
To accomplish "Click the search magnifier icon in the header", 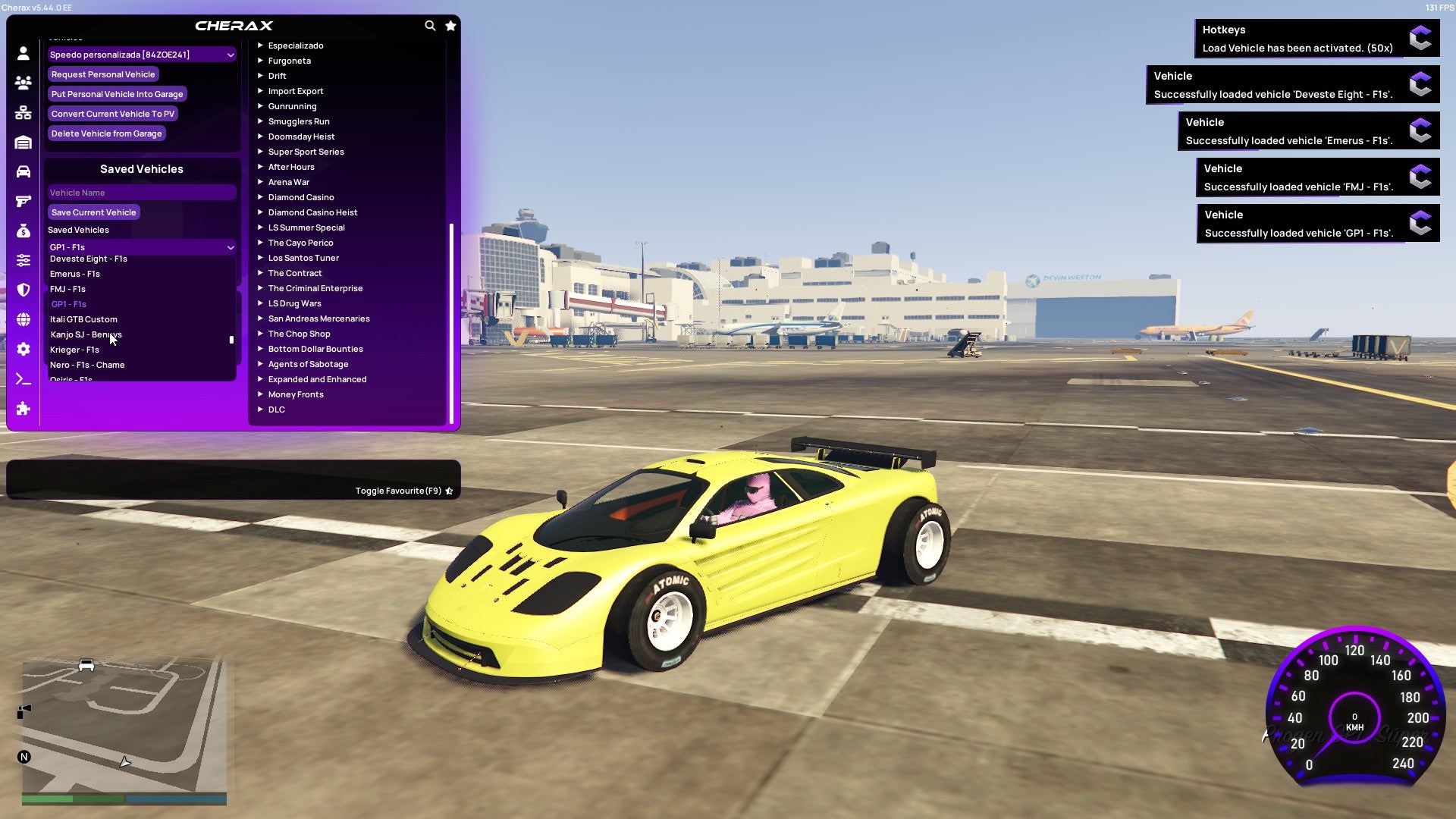I will click(x=430, y=25).
